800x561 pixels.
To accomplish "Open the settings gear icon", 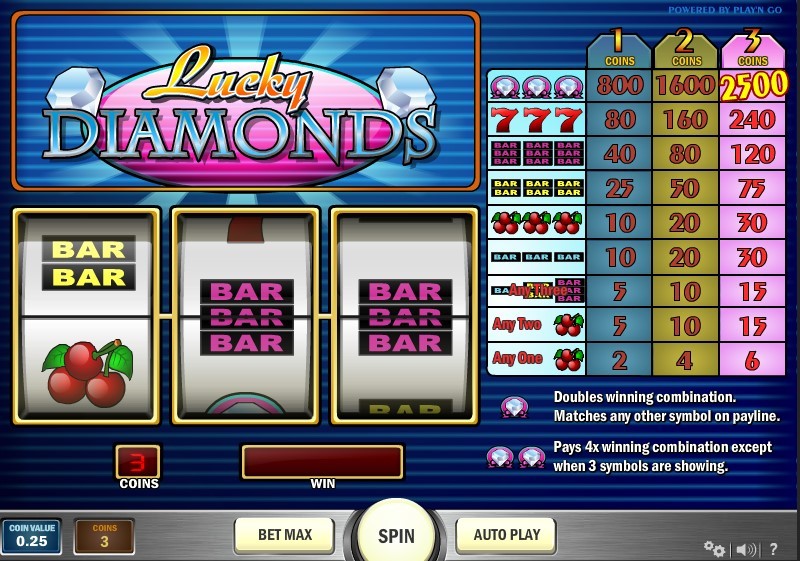I will pyautogui.click(x=714, y=548).
